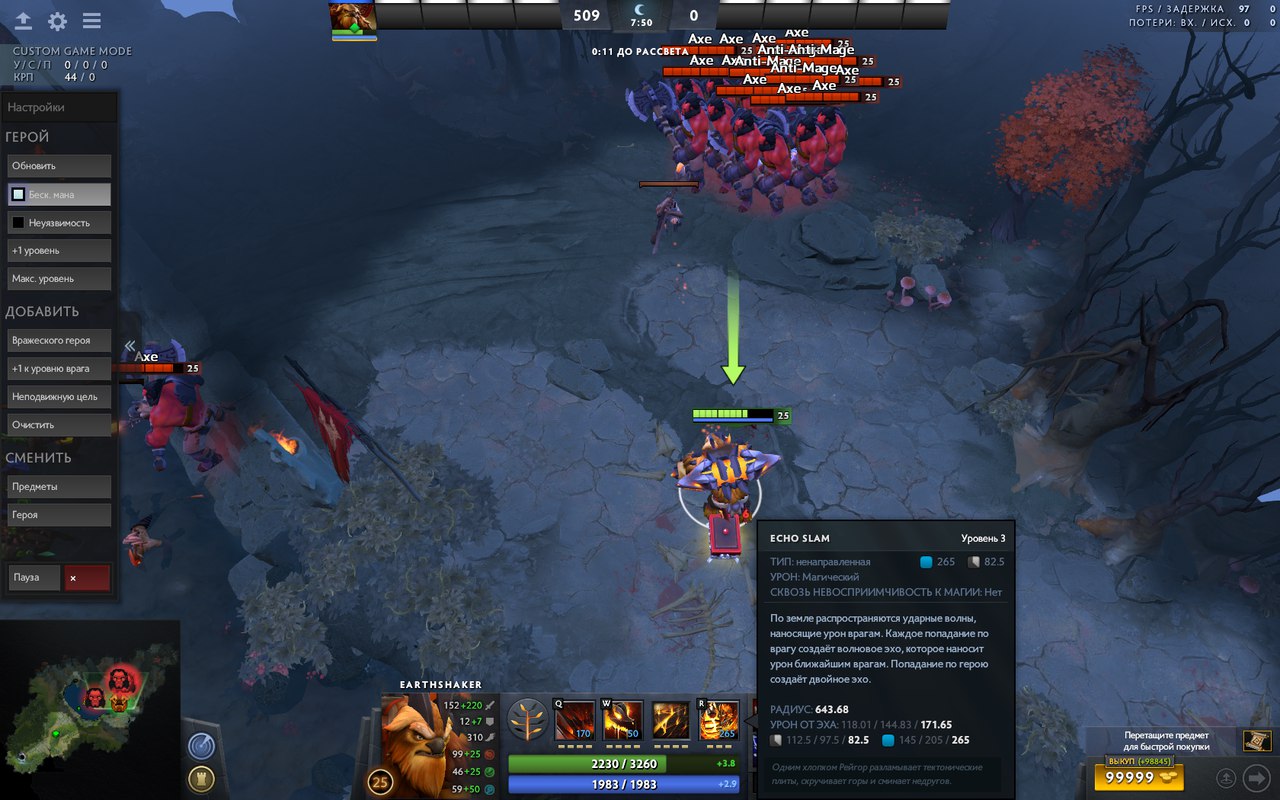The width and height of the screenshot is (1280, 800).
Task: Open the hamburger menu icon
Action: click(92, 21)
